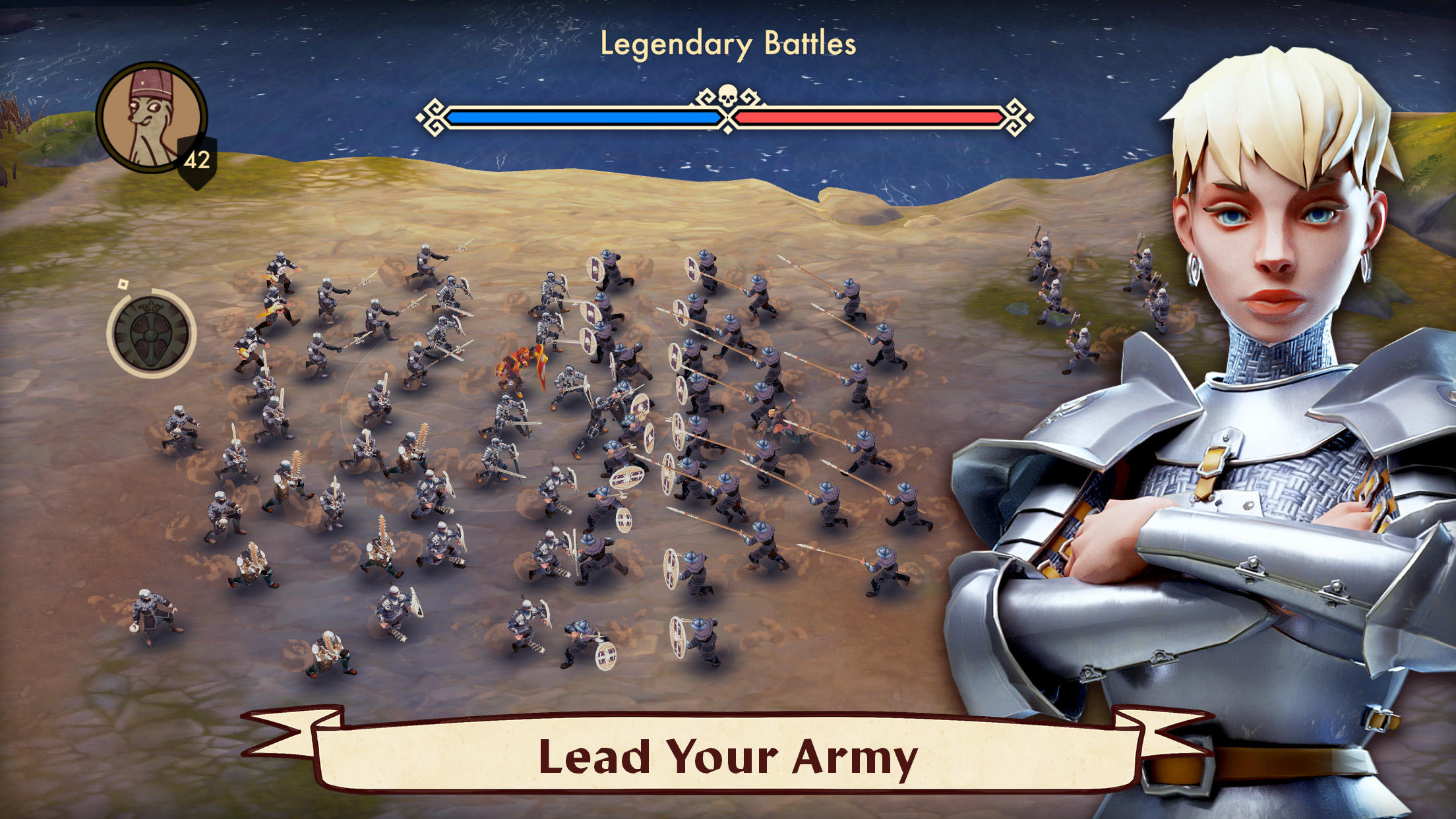Click the diamond marker above the shield ability
The height and width of the screenshot is (819, 1456).
[x=122, y=285]
